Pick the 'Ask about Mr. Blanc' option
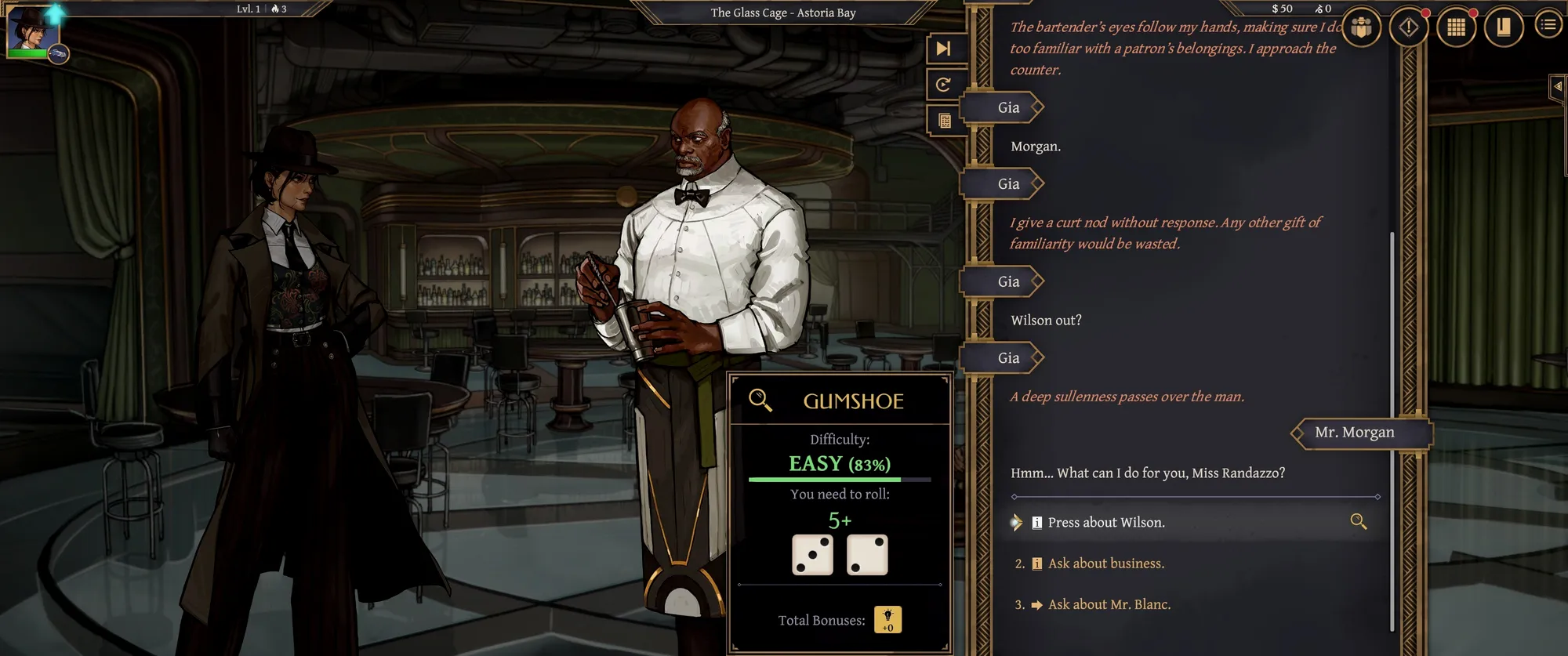Viewport: 1568px width, 656px height. [x=1109, y=604]
